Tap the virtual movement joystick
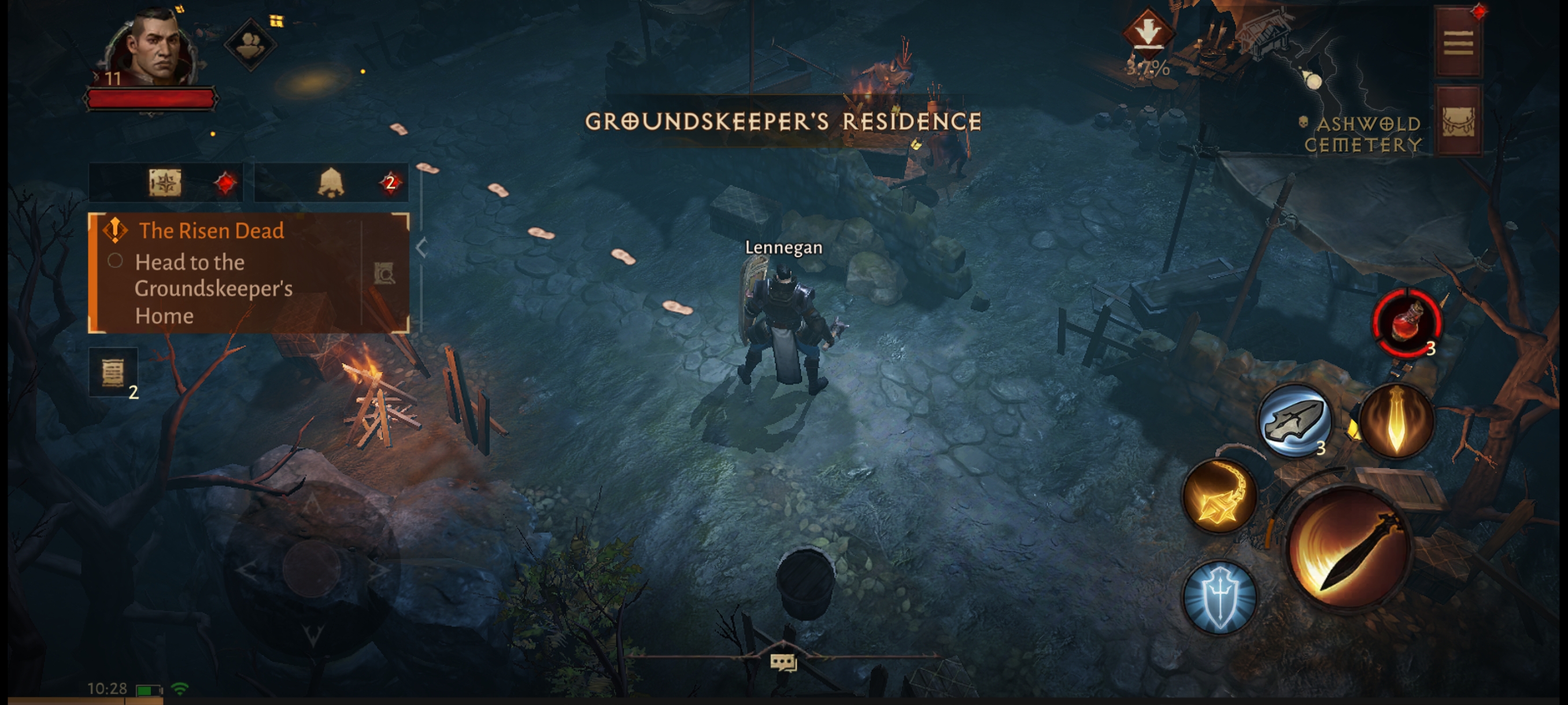 click(x=312, y=569)
